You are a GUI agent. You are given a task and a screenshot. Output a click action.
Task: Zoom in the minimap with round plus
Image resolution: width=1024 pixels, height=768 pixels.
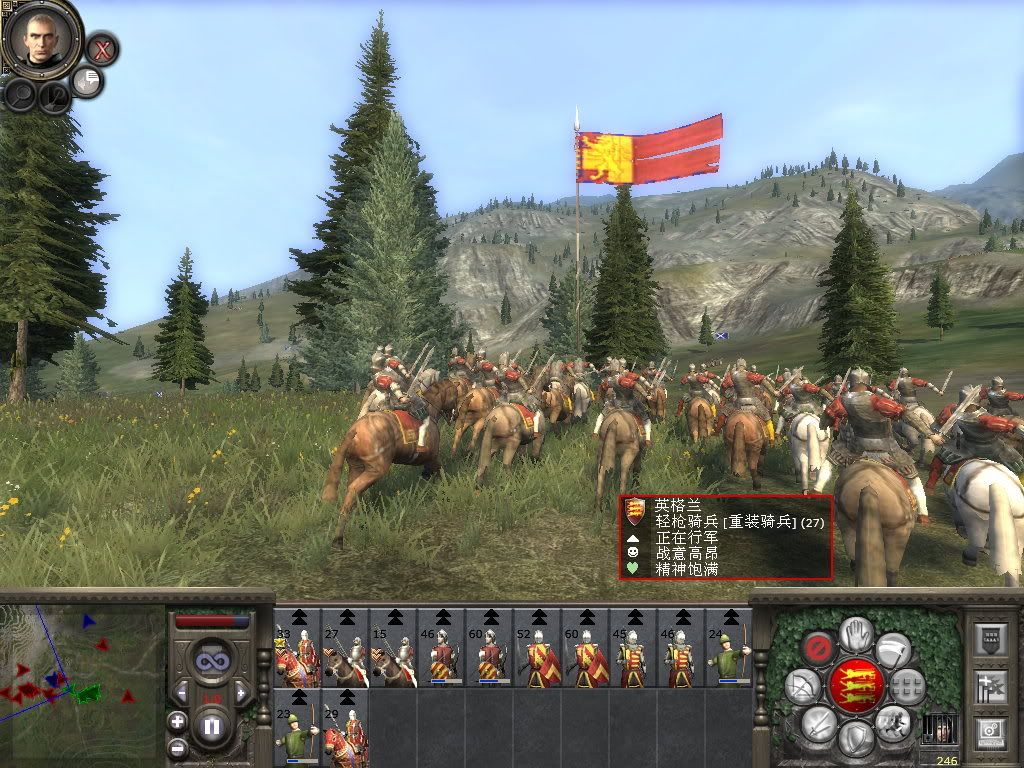click(x=177, y=721)
